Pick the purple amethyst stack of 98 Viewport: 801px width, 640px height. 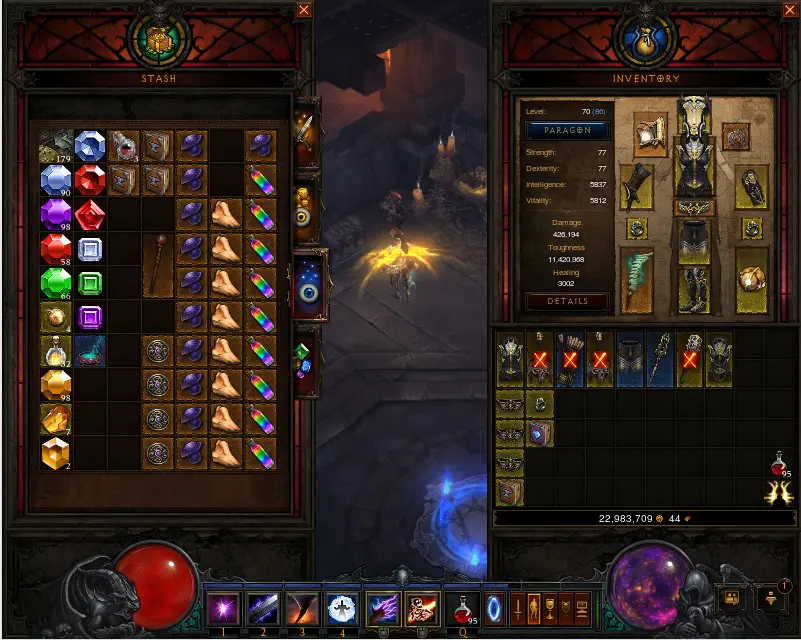coord(55,214)
